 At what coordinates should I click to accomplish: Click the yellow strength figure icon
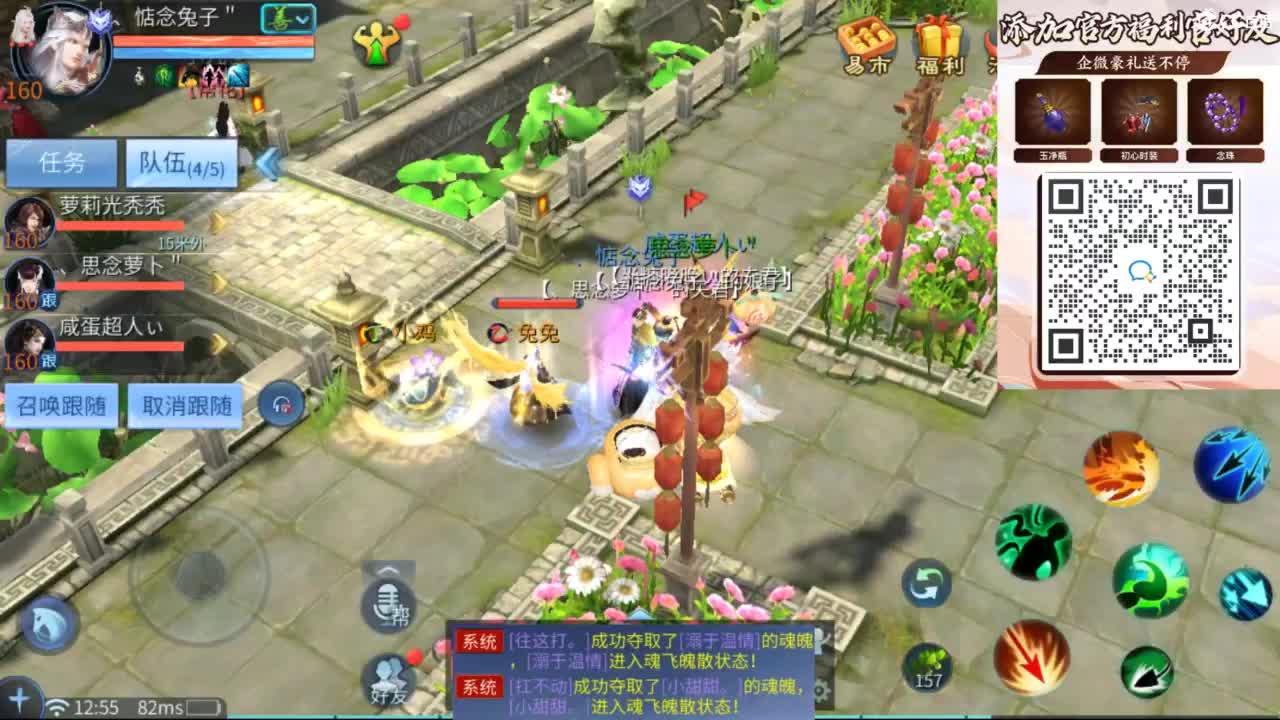[x=377, y=40]
